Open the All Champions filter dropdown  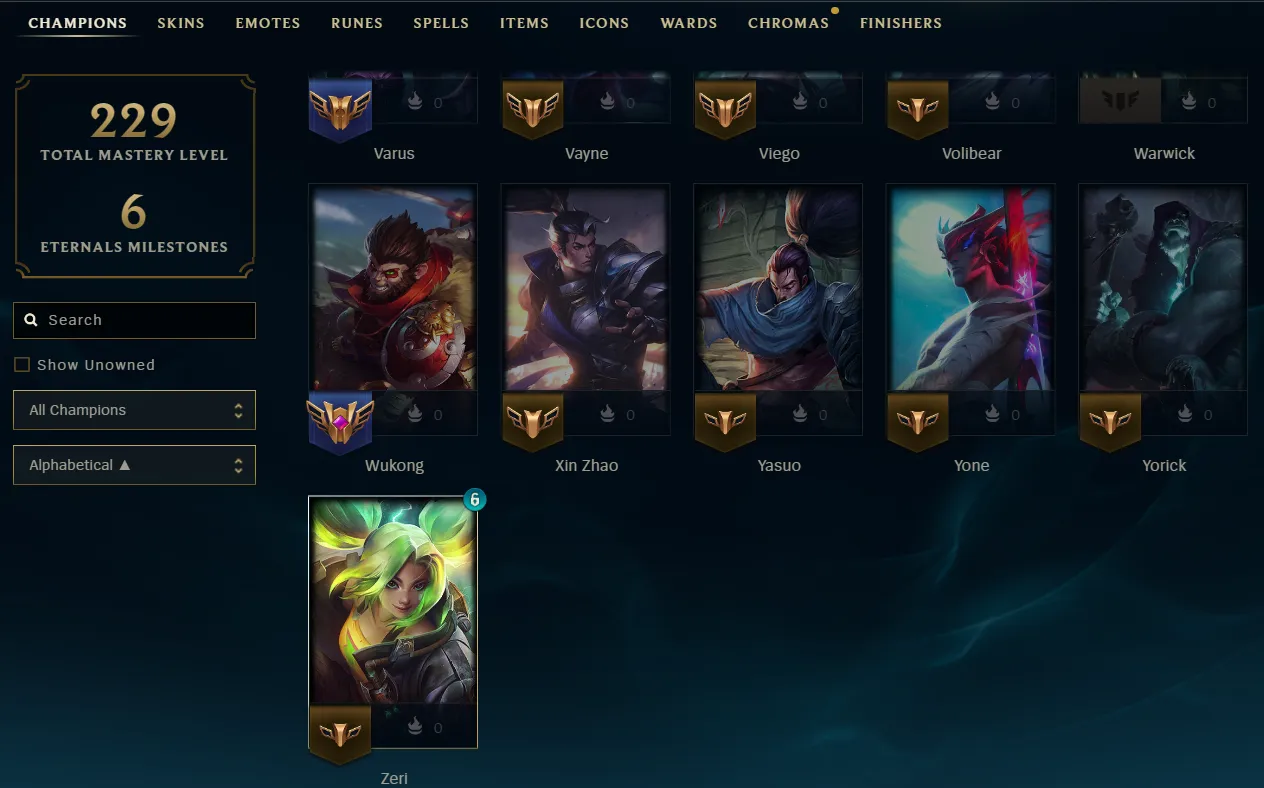click(134, 410)
